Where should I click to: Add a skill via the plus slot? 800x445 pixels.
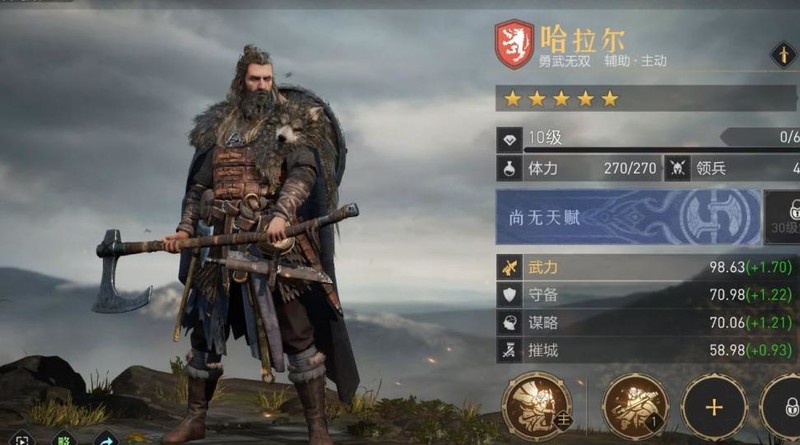[x=714, y=406]
